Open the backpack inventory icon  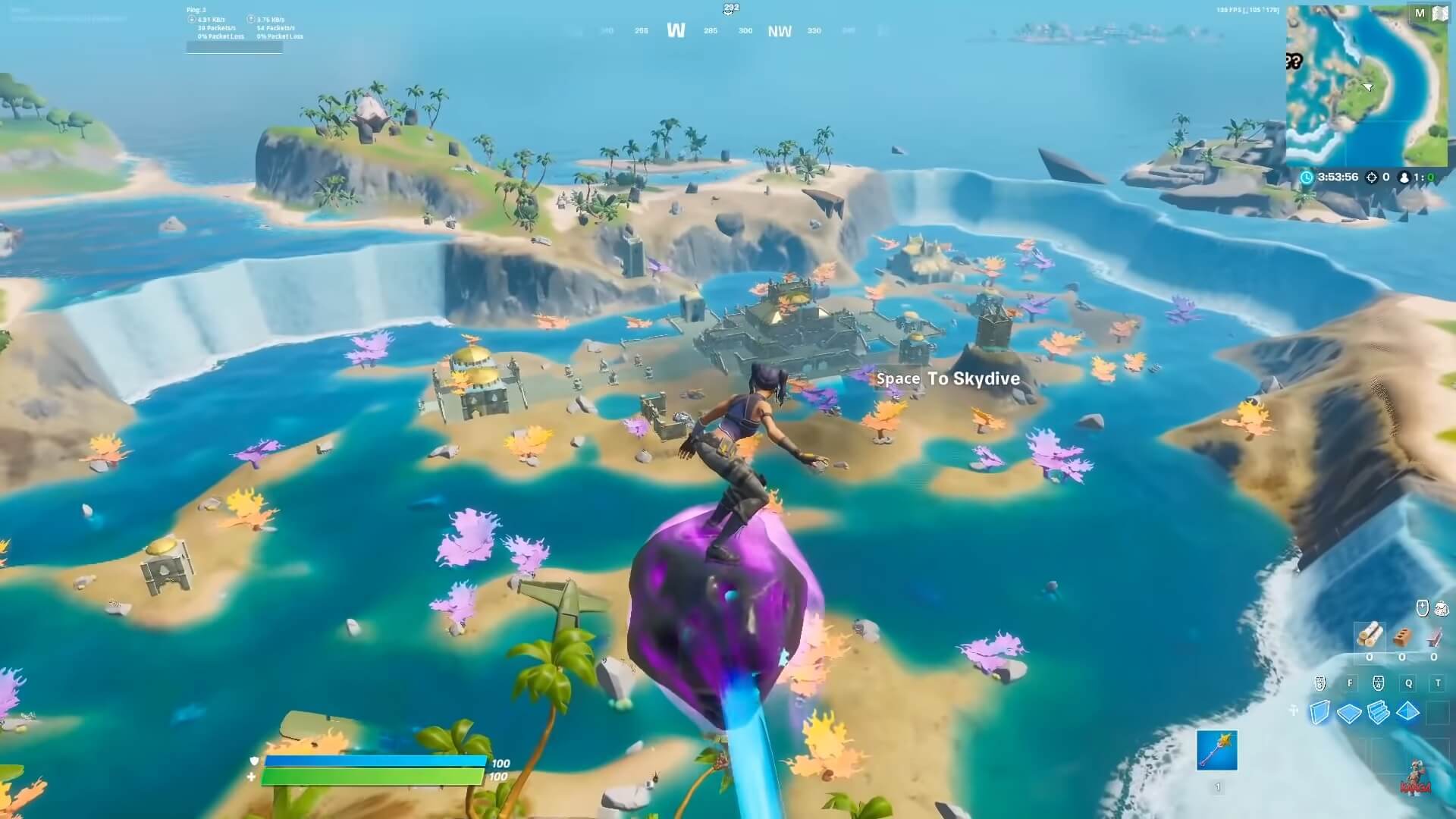pyautogui.click(x=1441, y=608)
